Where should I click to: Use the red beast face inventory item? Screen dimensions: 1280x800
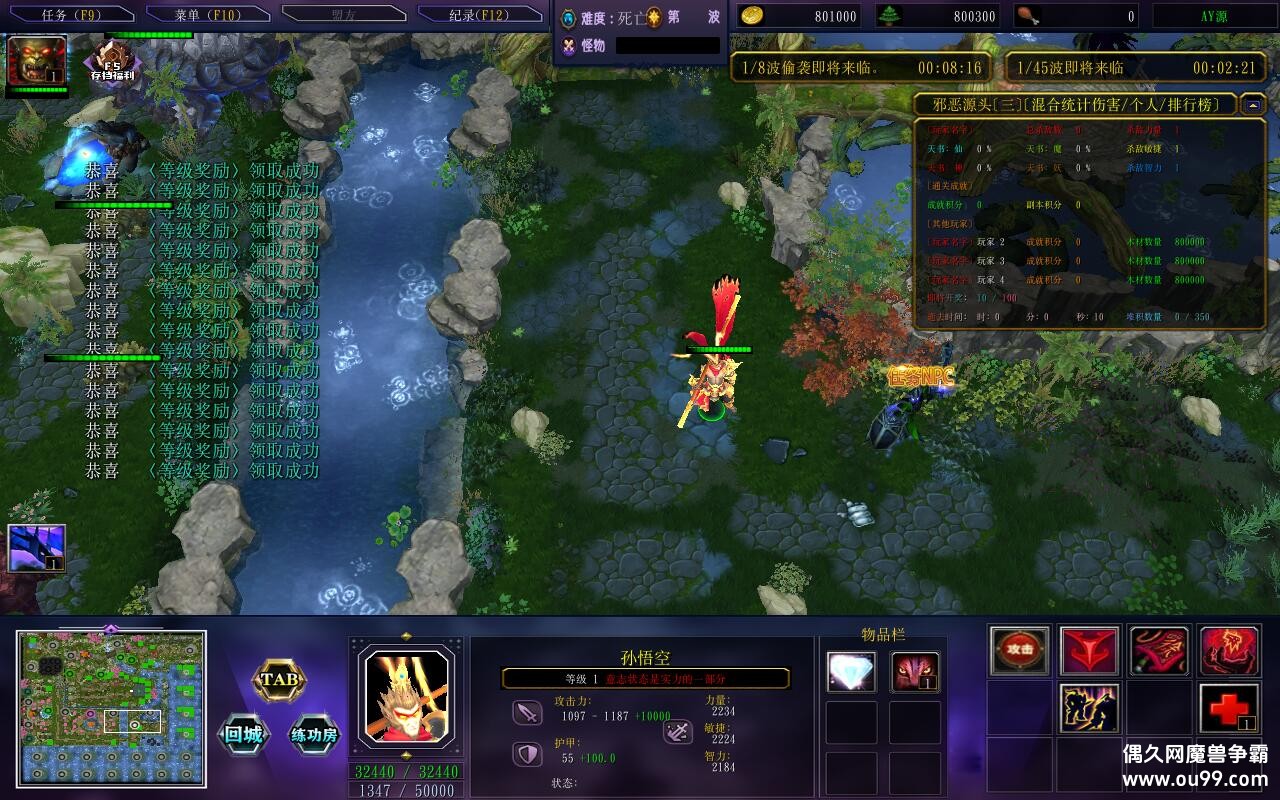(915, 672)
